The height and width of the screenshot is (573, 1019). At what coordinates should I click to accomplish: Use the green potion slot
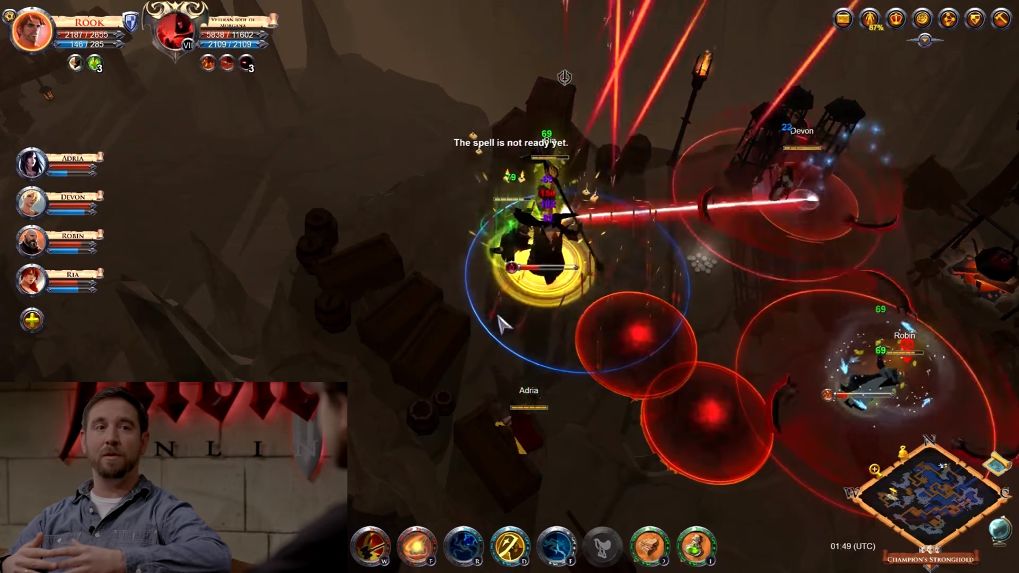tap(697, 546)
